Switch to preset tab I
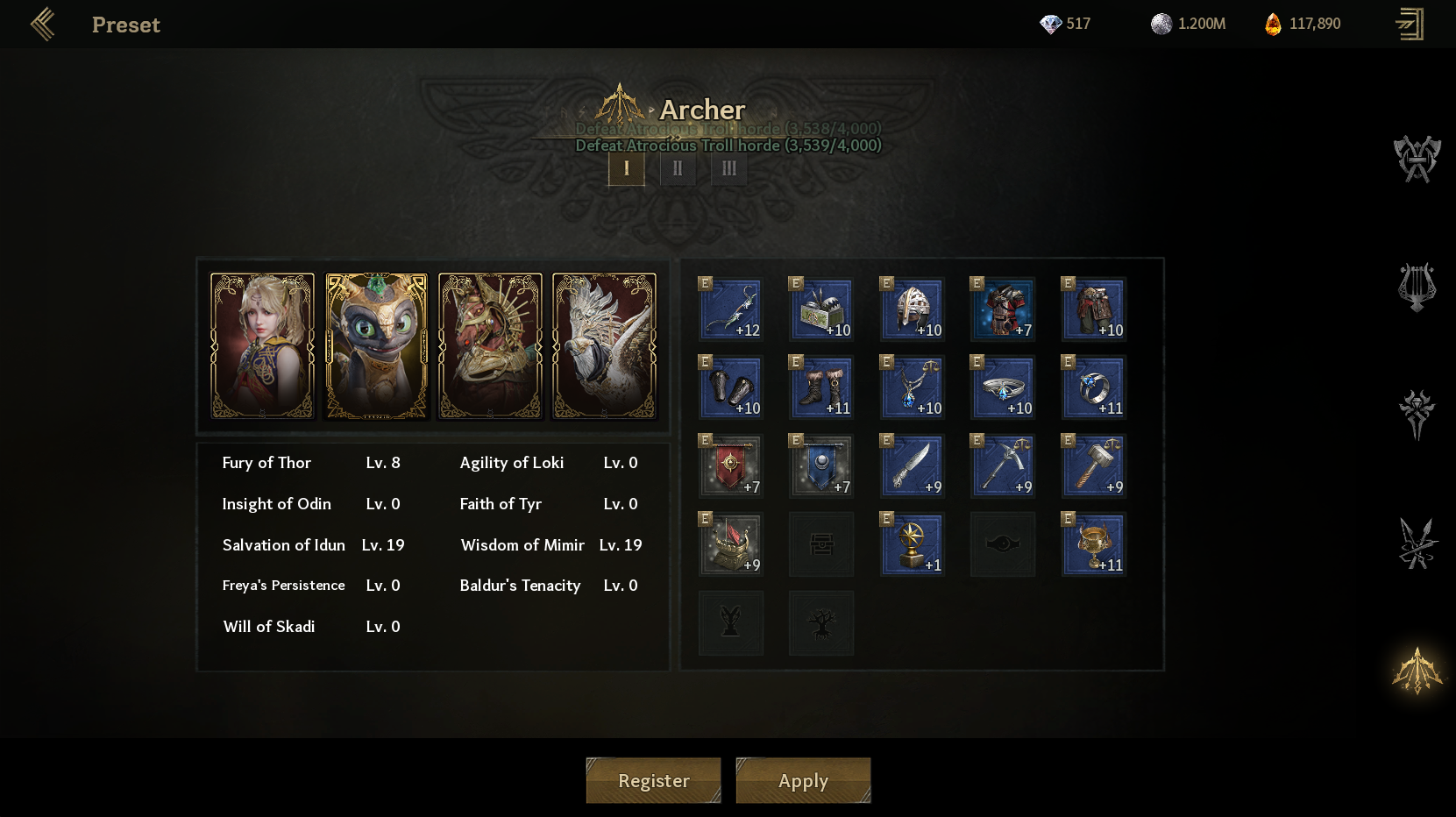The image size is (1456, 817). point(626,168)
